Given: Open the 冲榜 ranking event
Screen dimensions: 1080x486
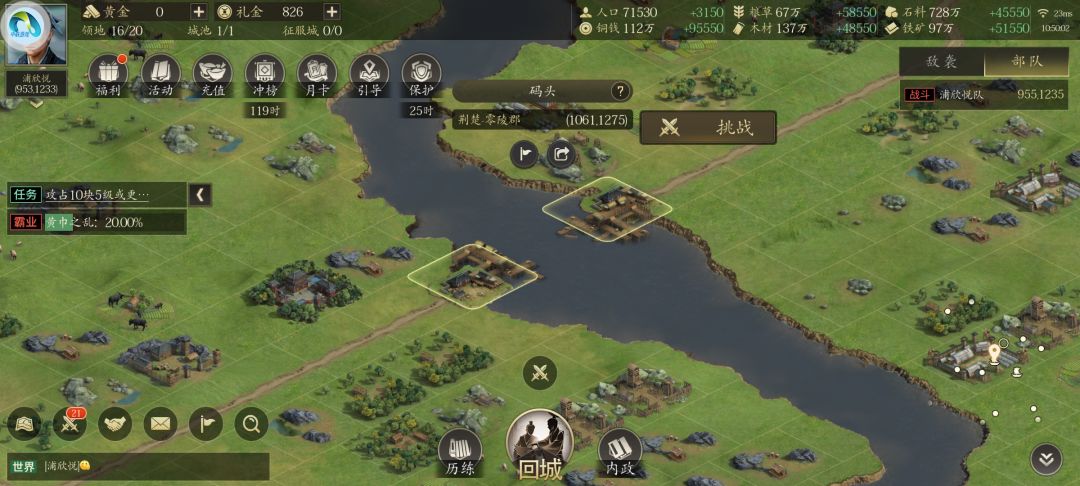Looking at the screenshot, I should point(264,74).
